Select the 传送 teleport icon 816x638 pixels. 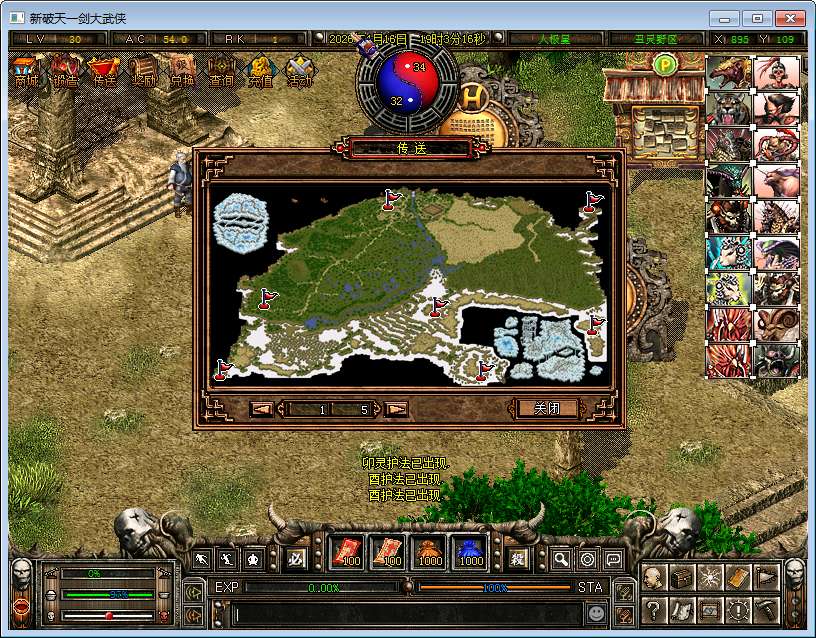pos(103,73)
